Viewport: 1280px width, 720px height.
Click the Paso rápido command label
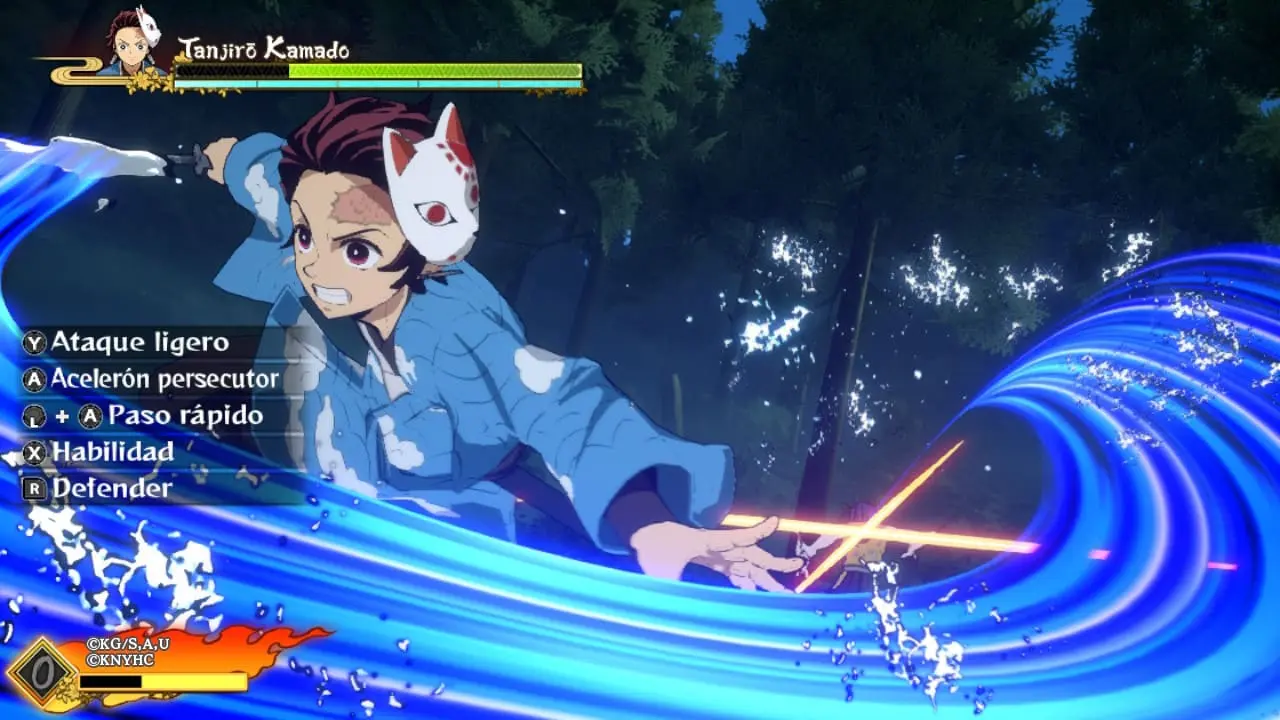[x=188, y=417]
